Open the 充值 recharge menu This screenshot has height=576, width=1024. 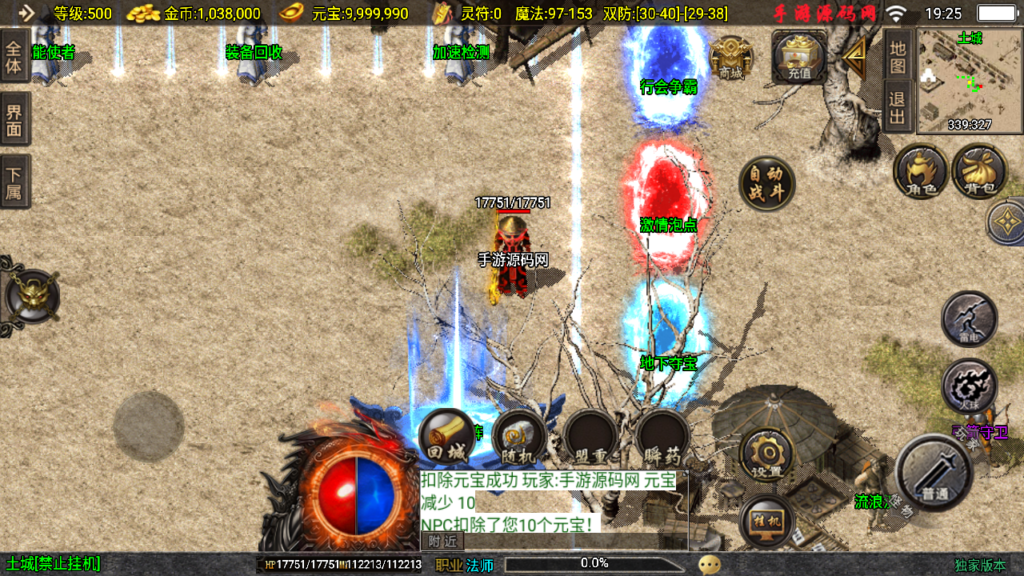coord(799,57)
